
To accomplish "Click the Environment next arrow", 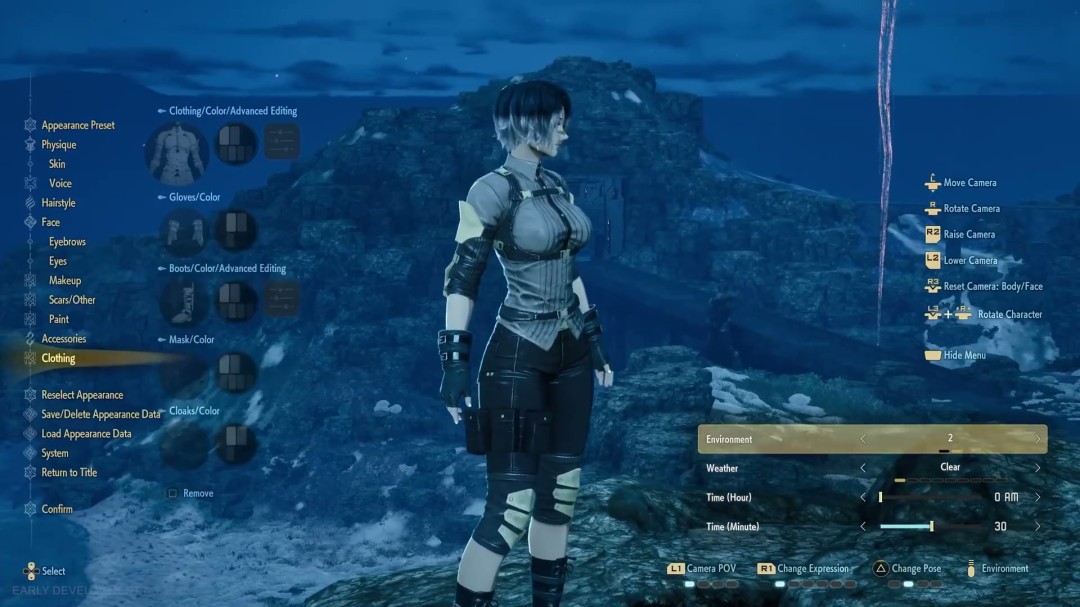I will (x=1037, y=439).
